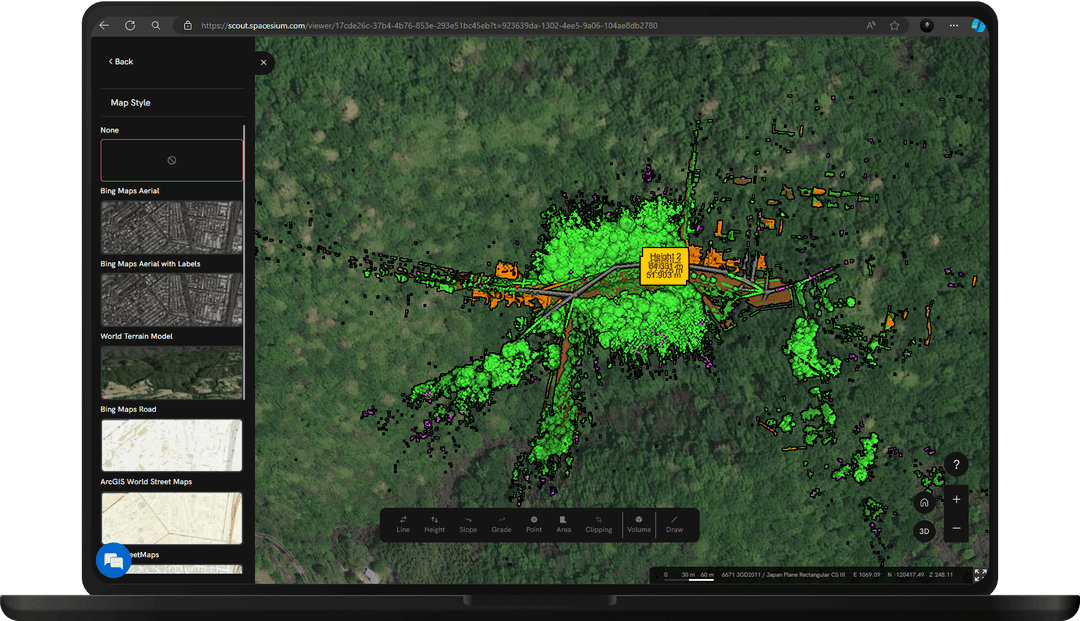Go back from the Map Style panel
Viewport: 1080px width, 621px height.
pyautogui.click(x=121, y=62)
